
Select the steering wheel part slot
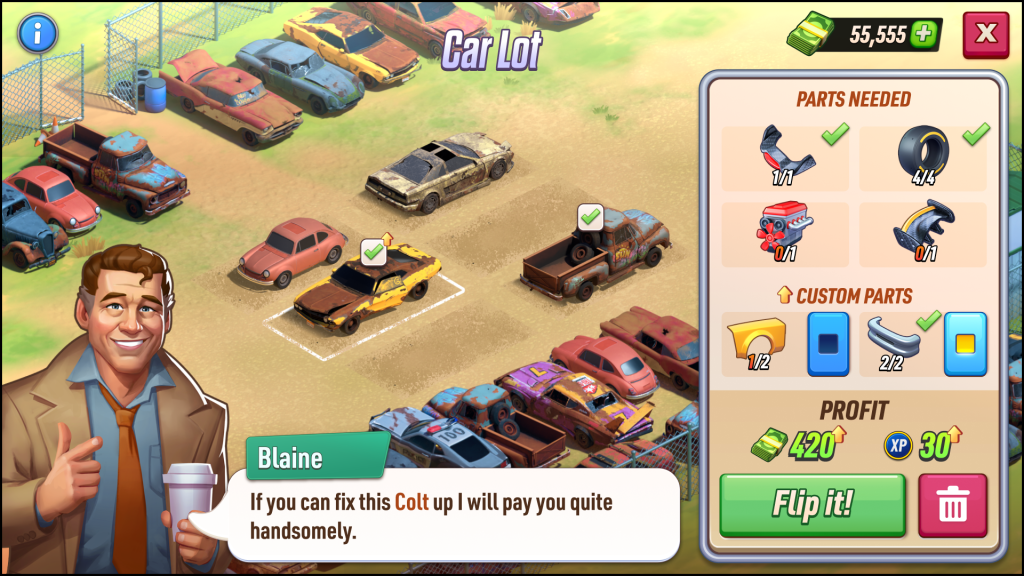[922, 235]
